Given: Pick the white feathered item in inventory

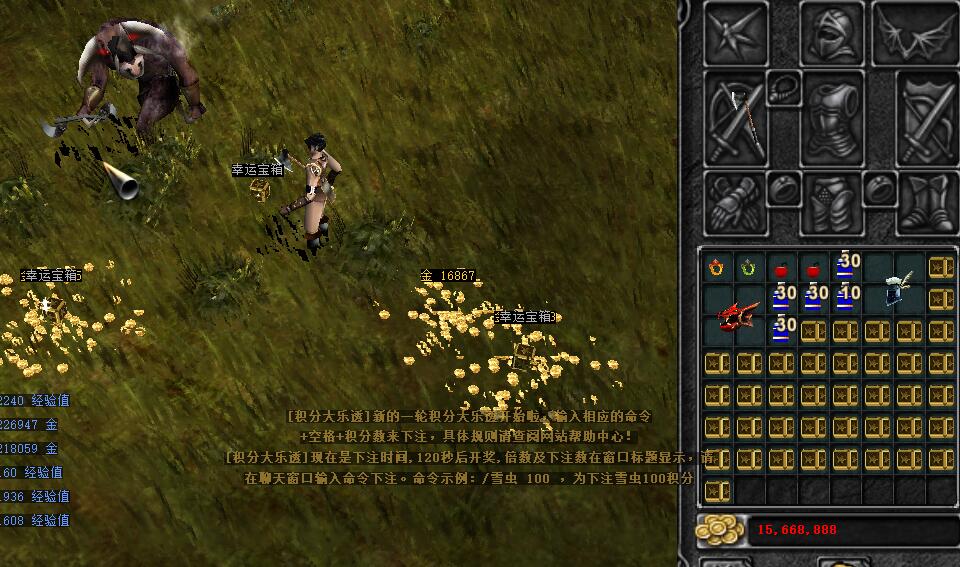Looking at the screenshot, I should point(895,293).
